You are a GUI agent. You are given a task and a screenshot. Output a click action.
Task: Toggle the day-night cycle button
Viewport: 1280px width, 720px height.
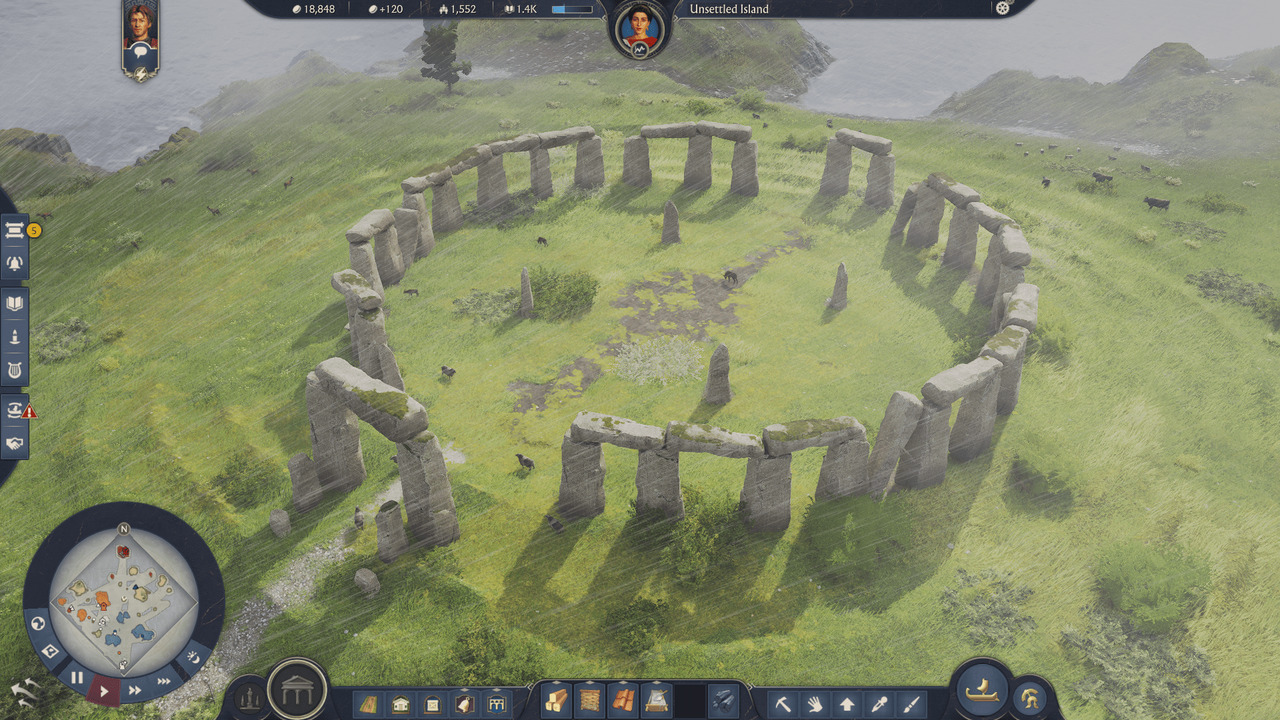coord(194,658)
